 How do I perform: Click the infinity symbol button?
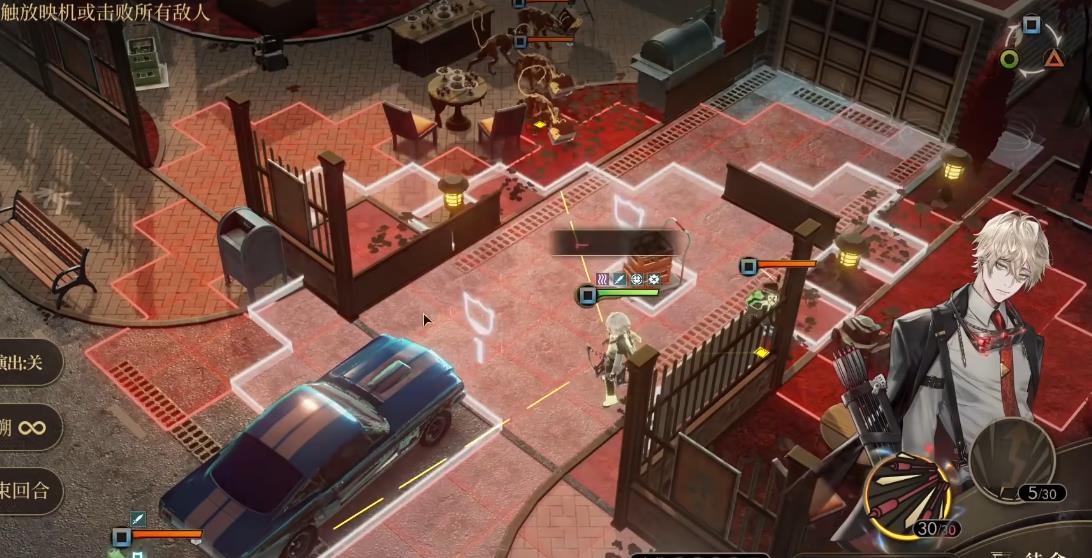pyautogui.click(x=30, y=427)
